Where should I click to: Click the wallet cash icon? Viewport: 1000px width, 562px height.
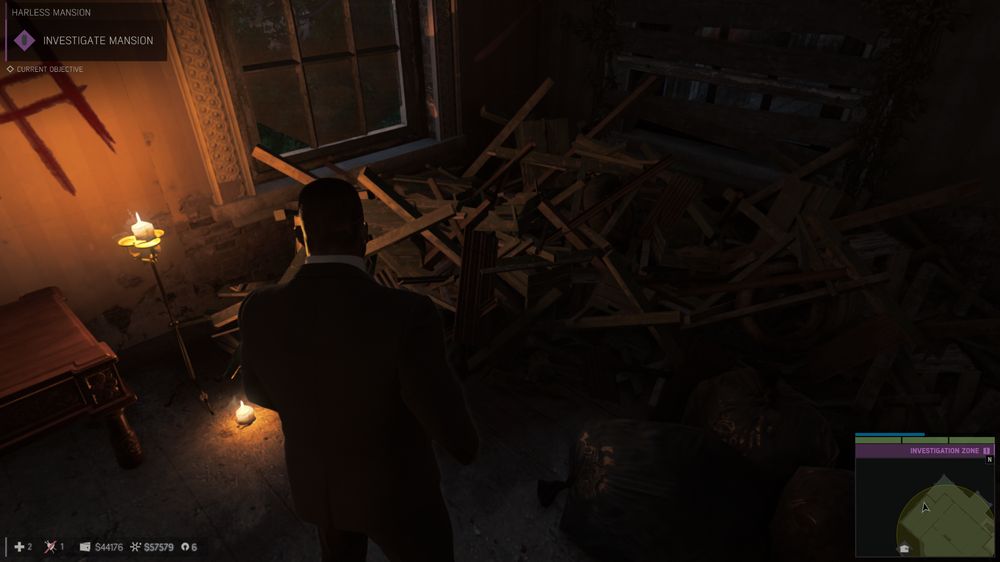coord(84,547)
